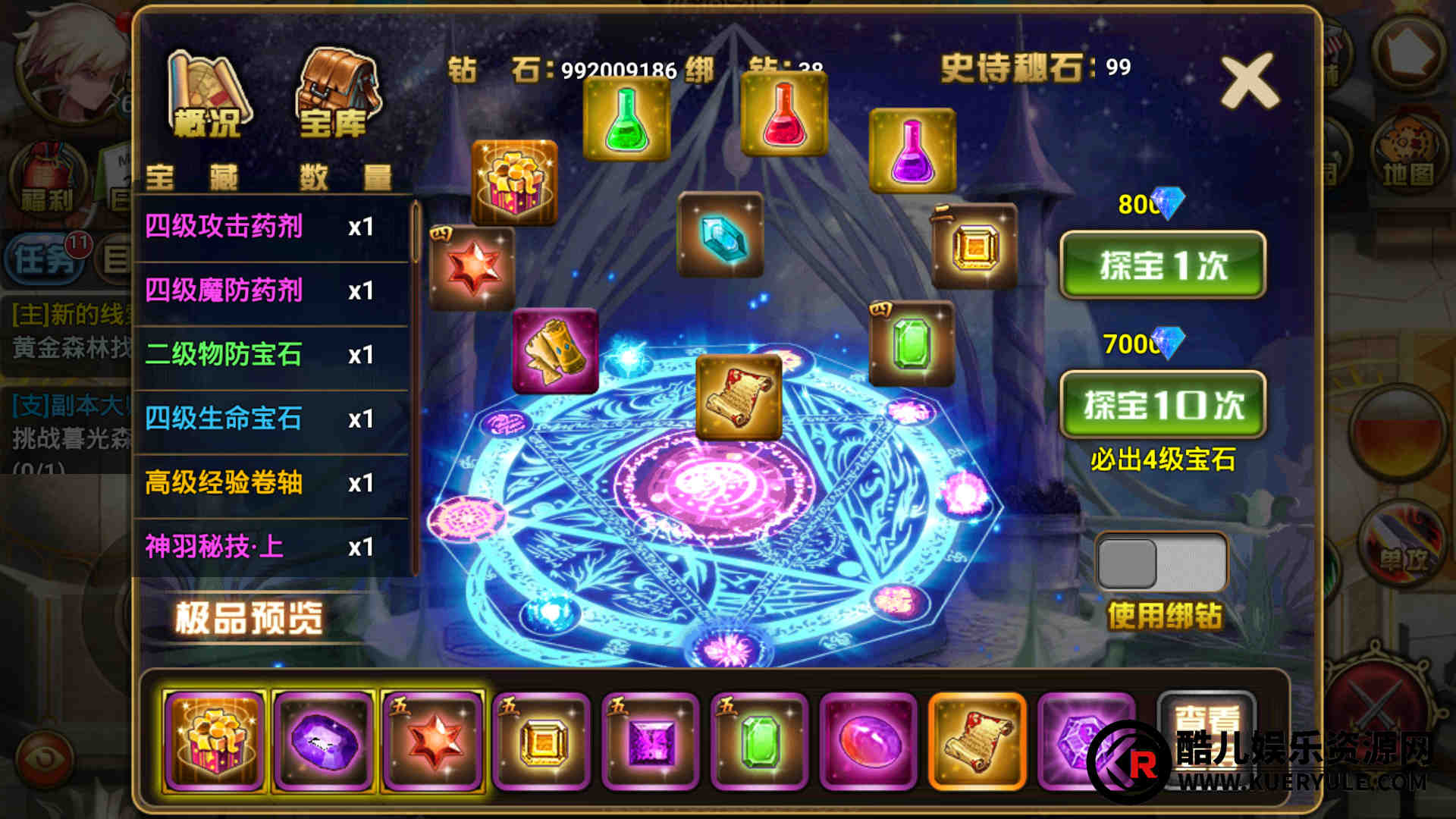Select the level-five green gem in preview row
Viewport: 1456px width, 819px height.
(759, 741)
